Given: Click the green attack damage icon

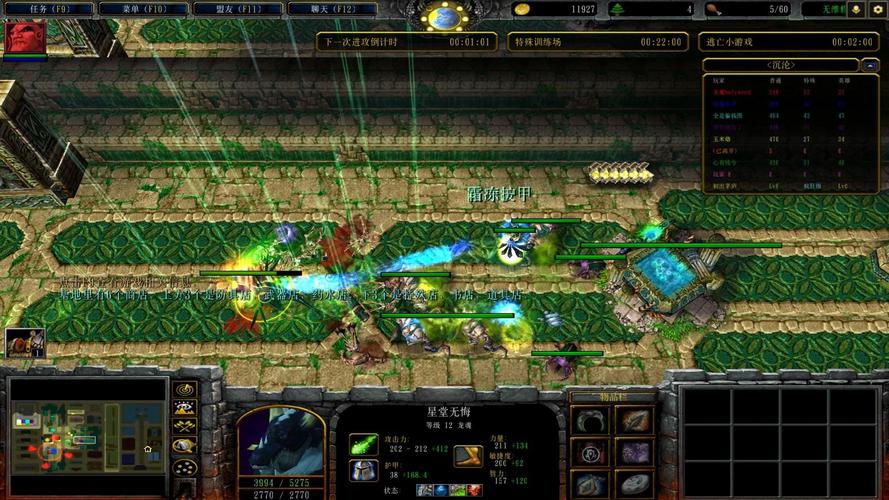Looking at the screenshot, I should point(363,443).
